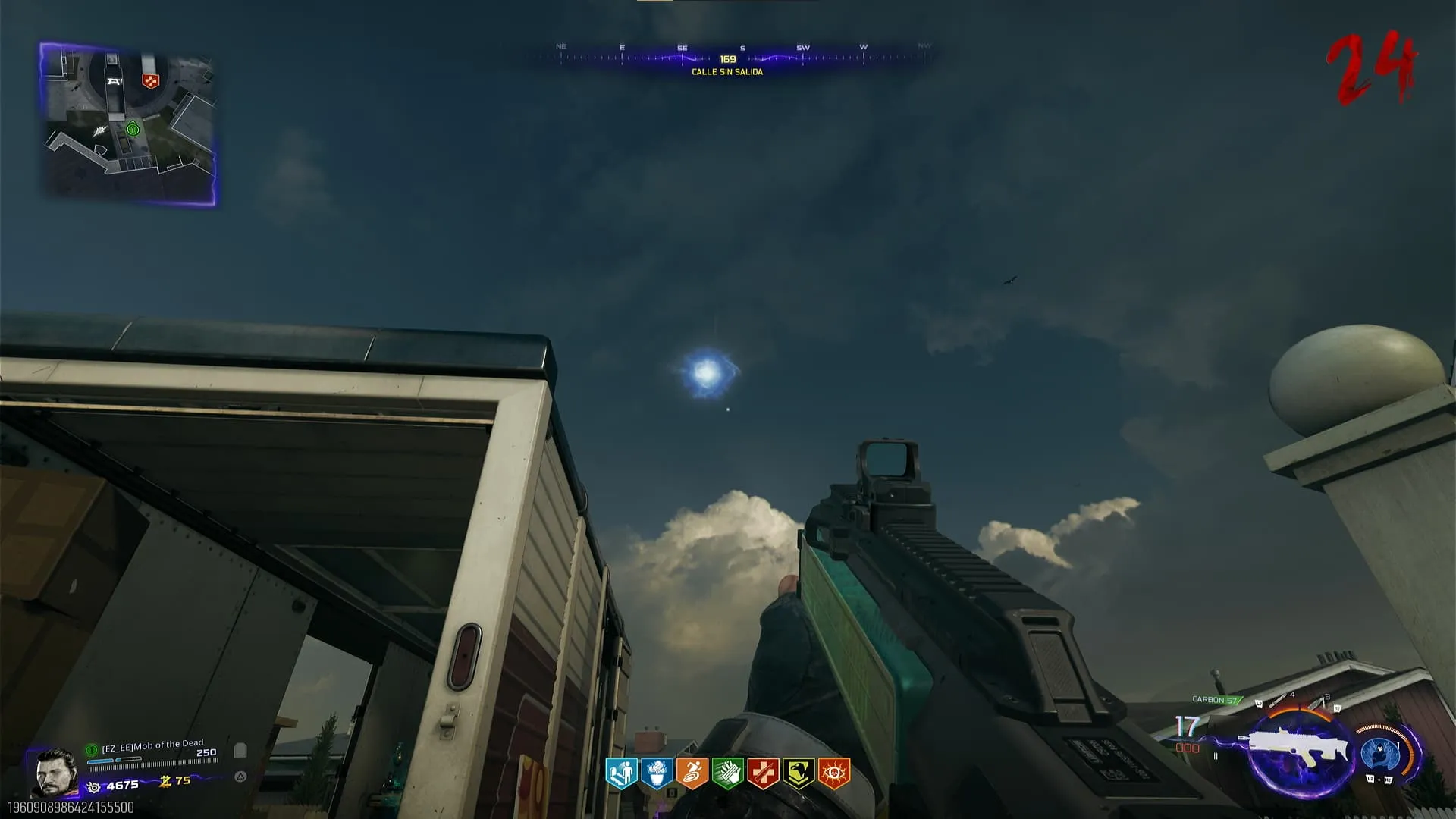Click the green player marker on minimap
This screenshot has height=819, width=1456.
tap(133, 129)
